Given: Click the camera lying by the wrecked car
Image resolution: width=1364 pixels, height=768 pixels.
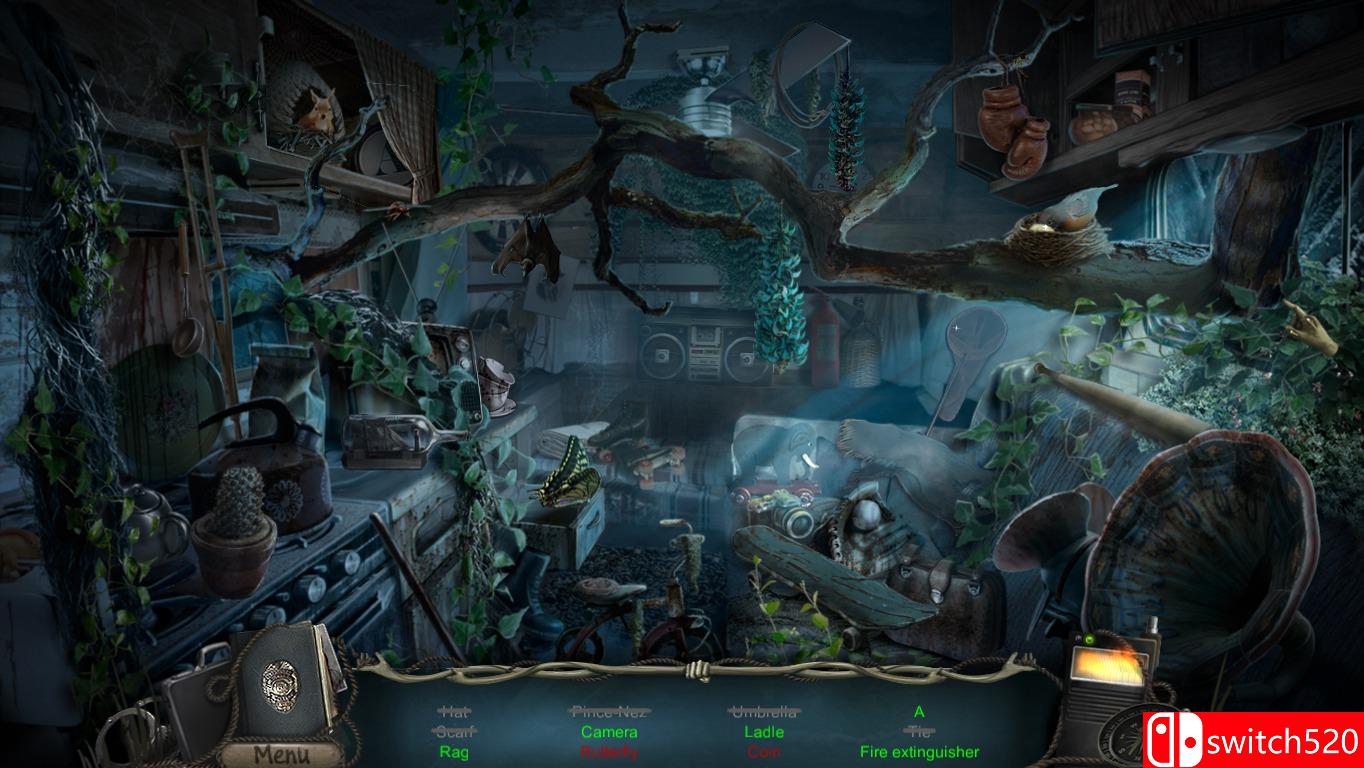Looking at the screenshot, I should click(789, 521).
